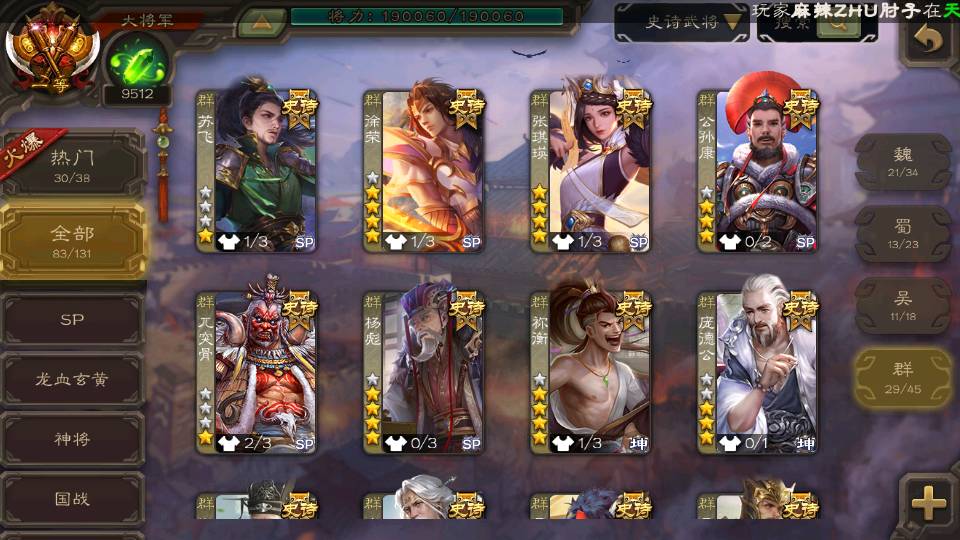Open the 龙血玄黄 category tab
Viewport: 960px width, 540px height.
point(72,380)
